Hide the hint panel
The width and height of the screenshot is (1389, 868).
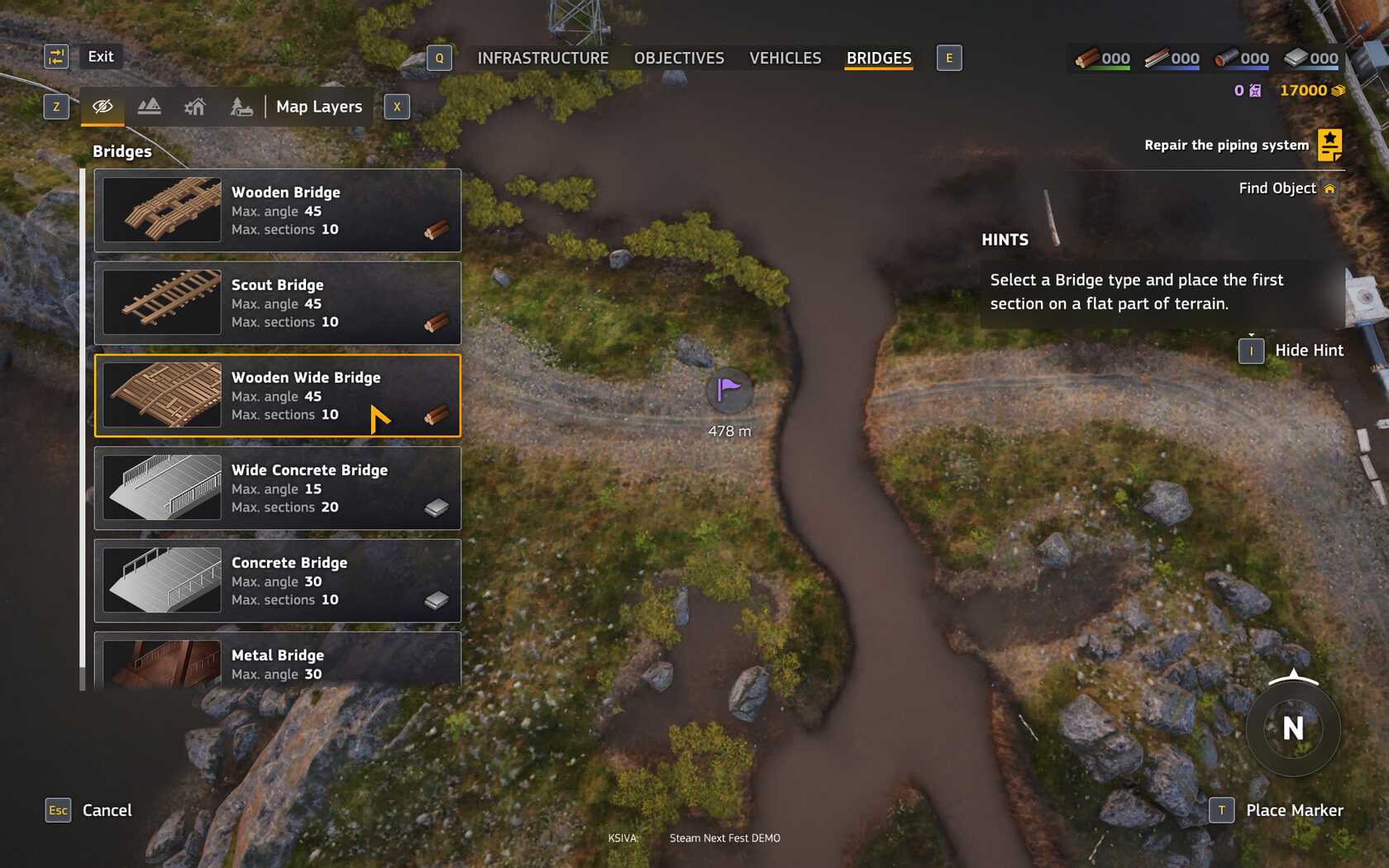point(1308,351)
